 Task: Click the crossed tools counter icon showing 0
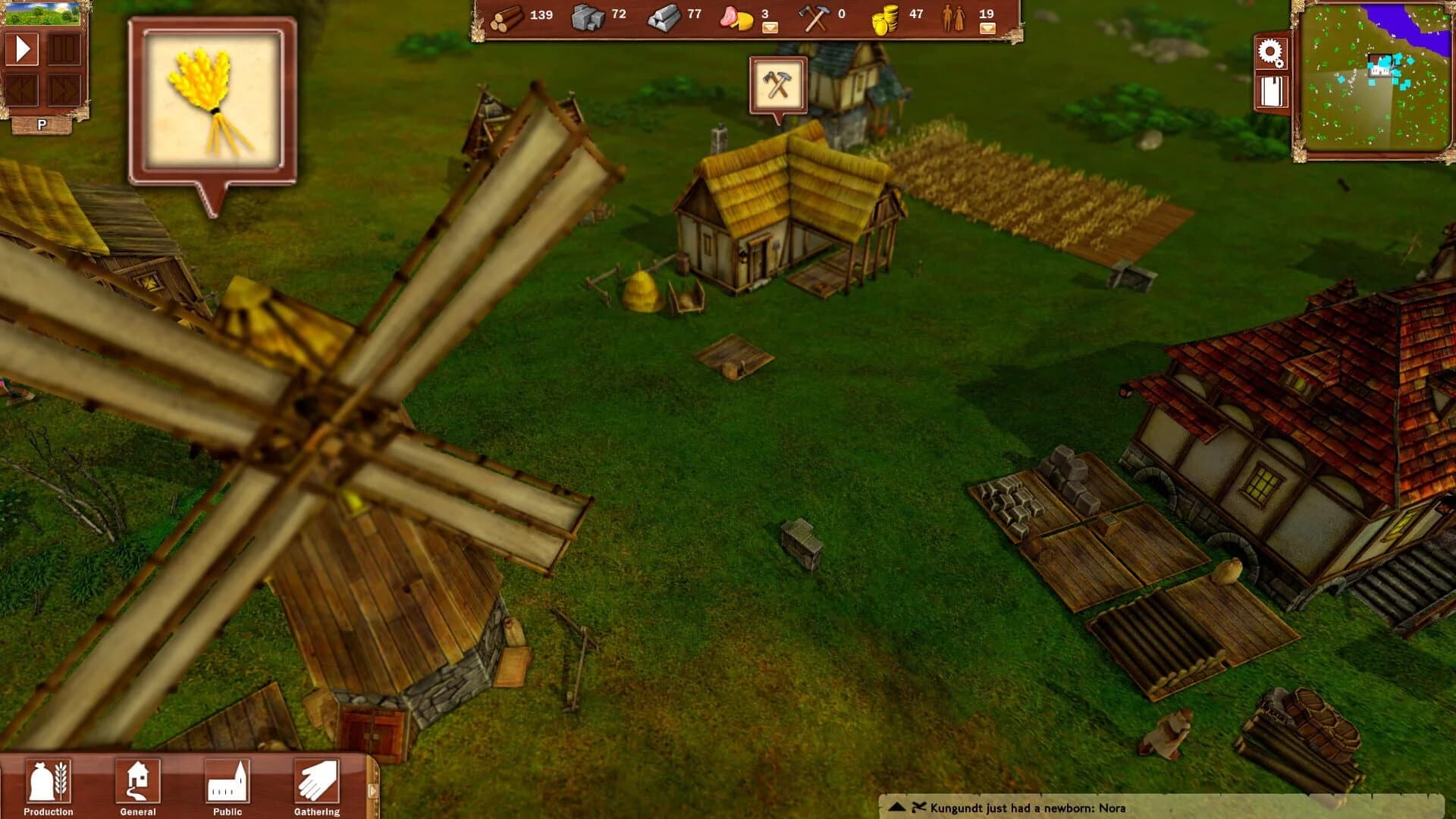pos(814,17)
